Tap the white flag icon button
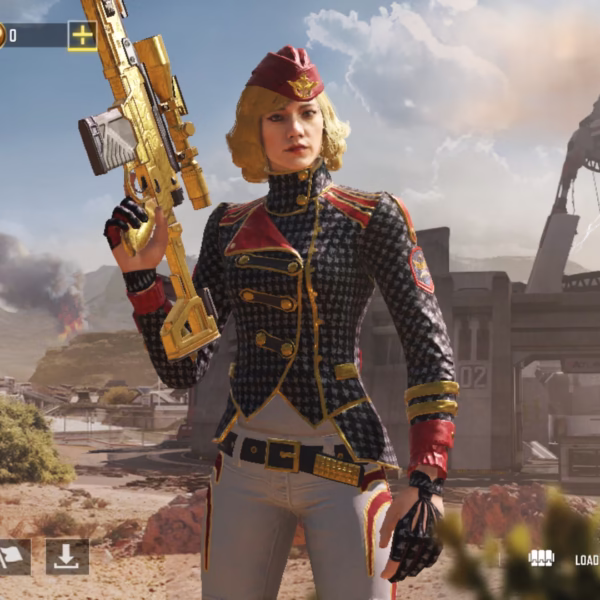This screenshot has width=600, height=600. [x=13, y=557]
